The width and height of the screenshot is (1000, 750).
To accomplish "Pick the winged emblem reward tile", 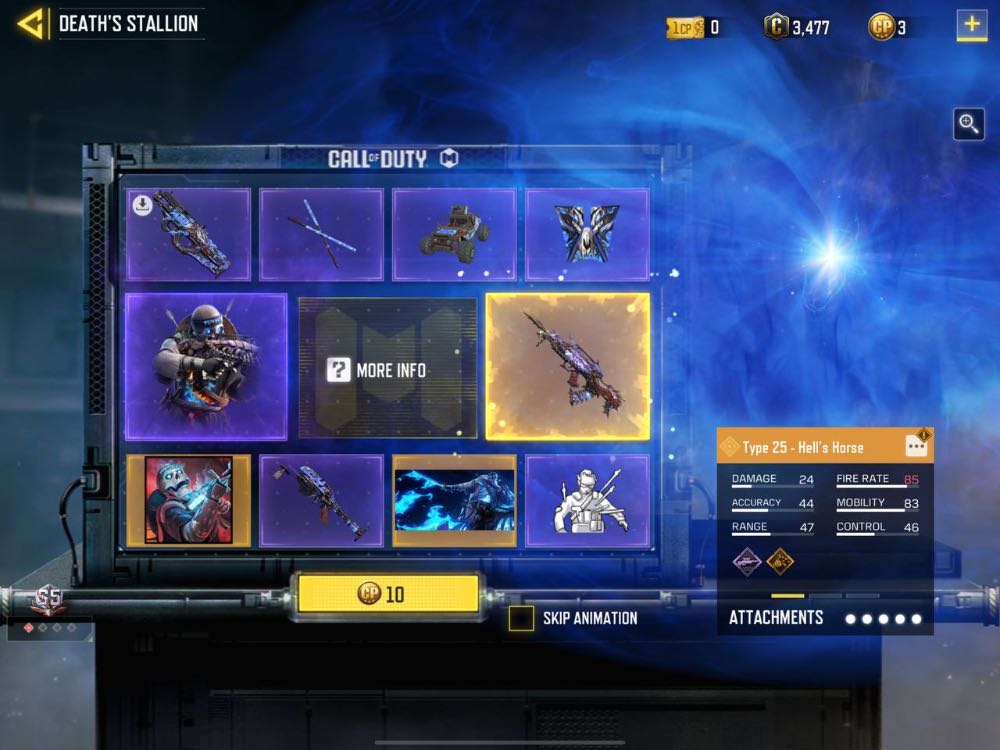I will tap(587, 234).
